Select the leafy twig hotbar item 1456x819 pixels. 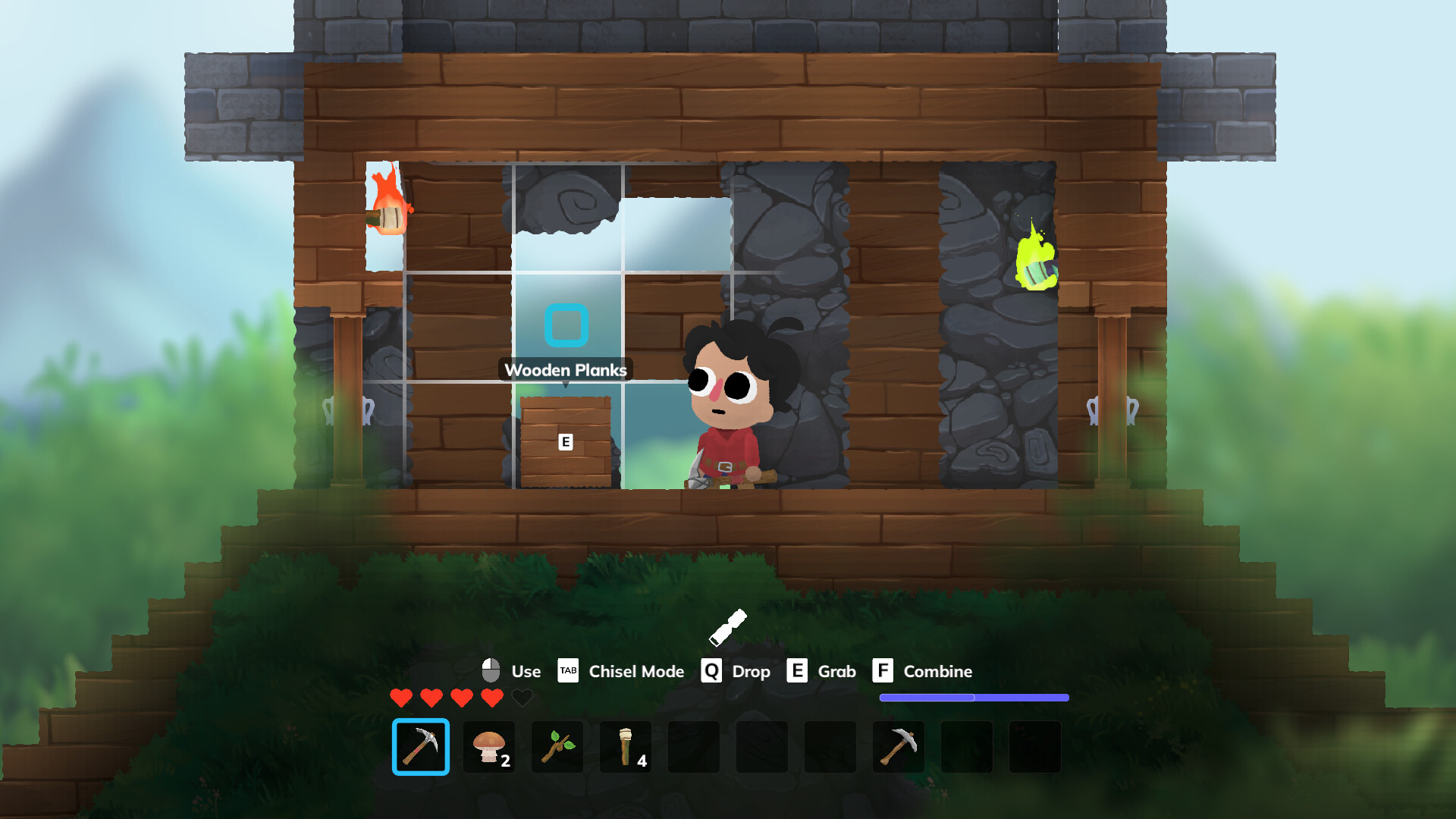[557, 747]
